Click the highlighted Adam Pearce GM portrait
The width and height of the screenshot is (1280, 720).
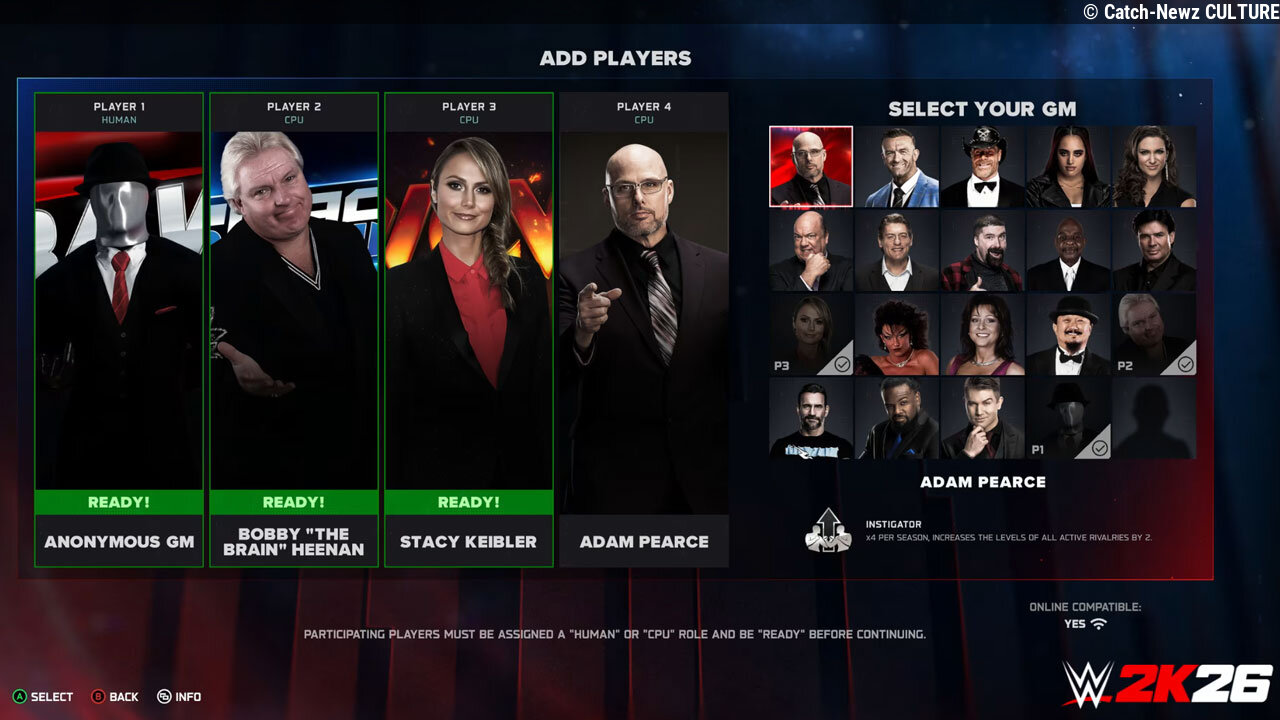(811, 166)
